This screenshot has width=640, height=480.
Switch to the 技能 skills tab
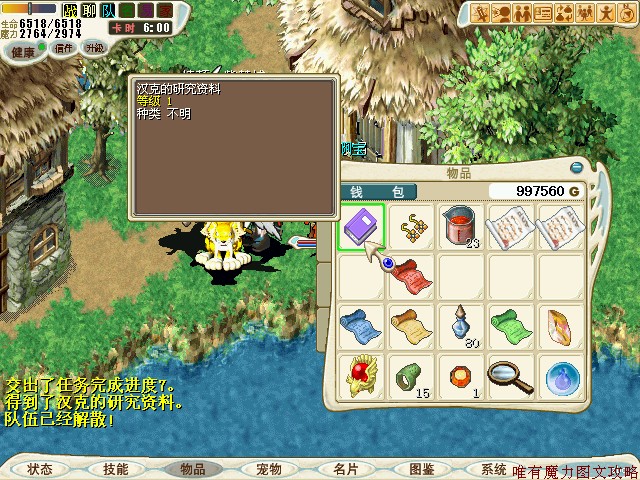[x=116, y=469]
